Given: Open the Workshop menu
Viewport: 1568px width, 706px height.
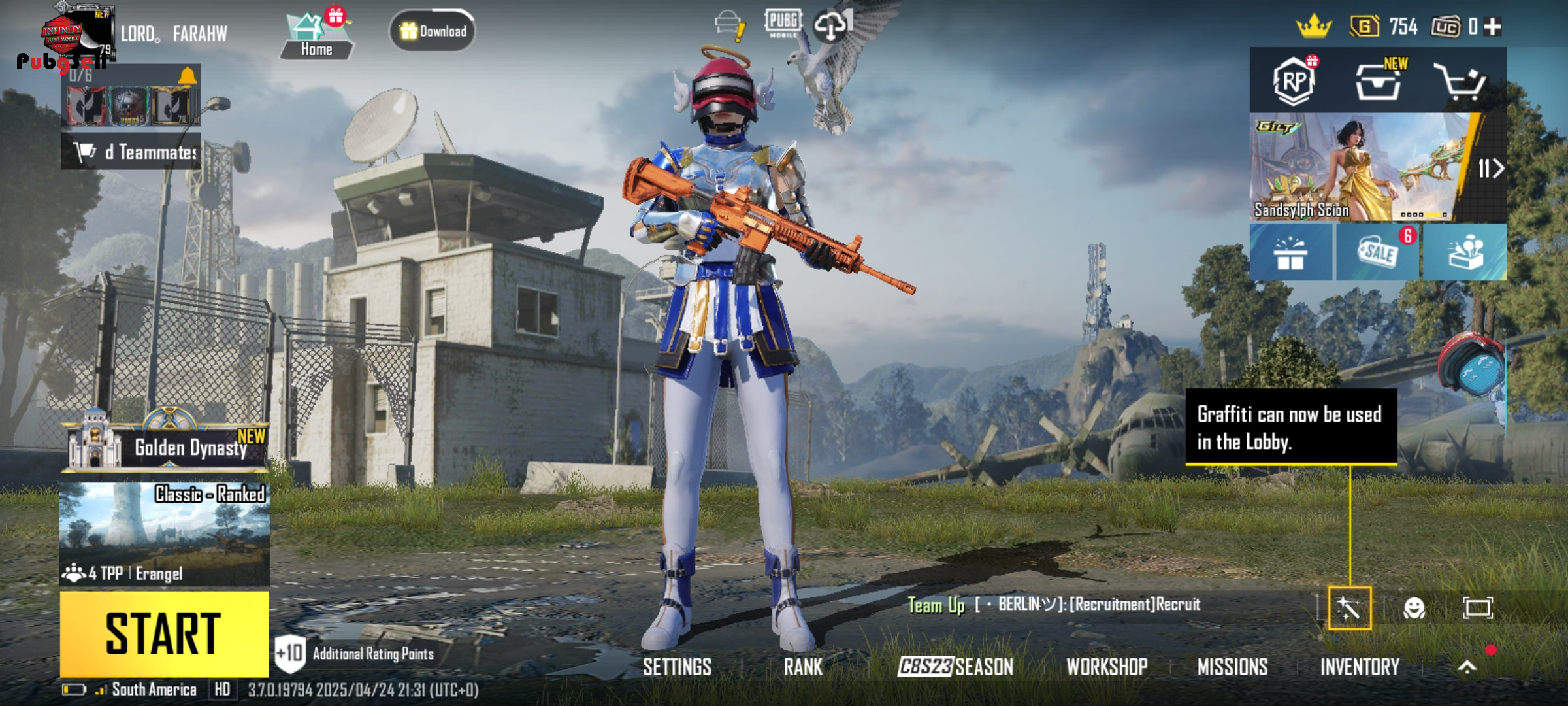Looking at the screenshot, I should click(x=1107, y=667).
